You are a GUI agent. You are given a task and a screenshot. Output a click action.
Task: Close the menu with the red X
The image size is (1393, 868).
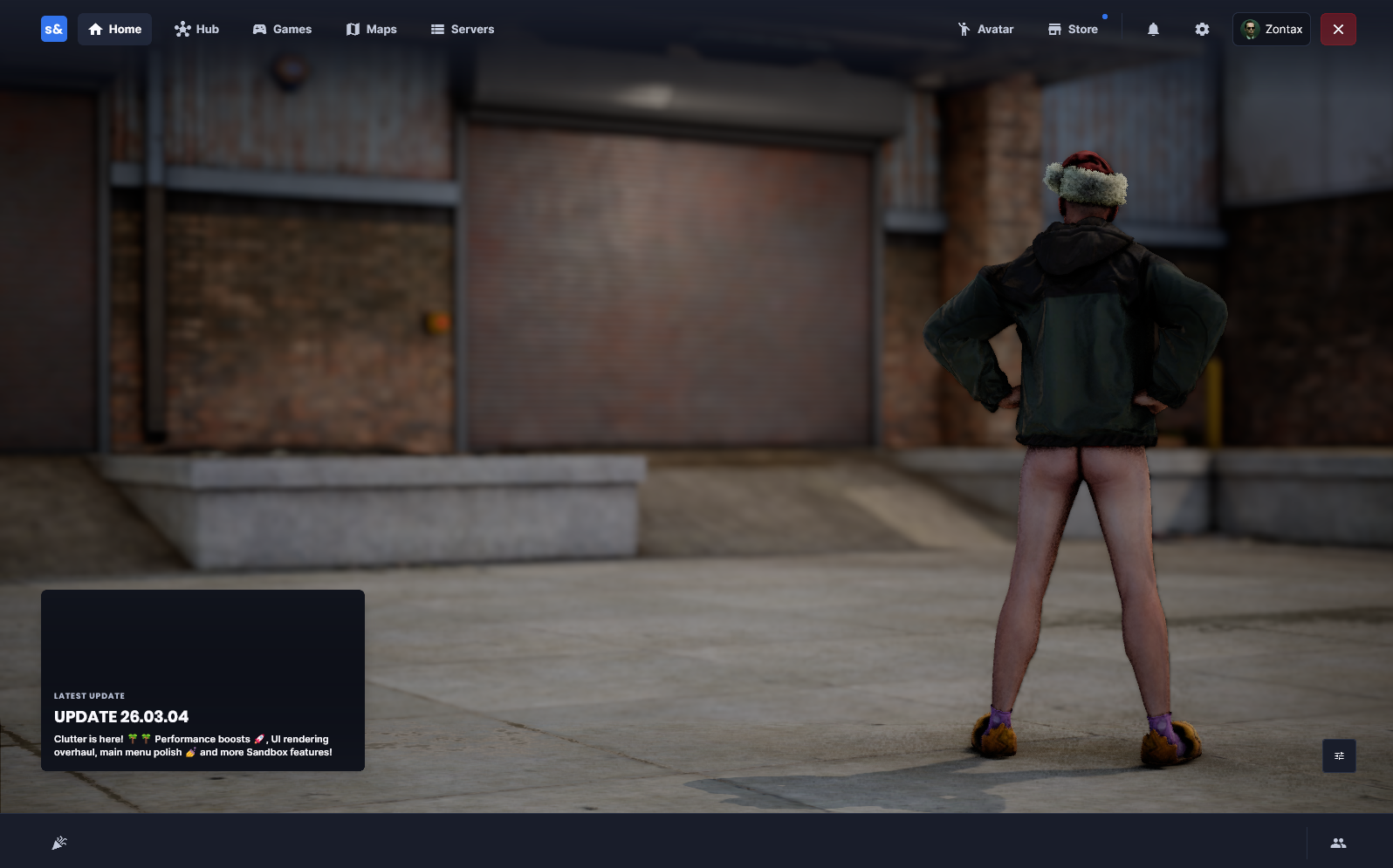coord(1338,29)
